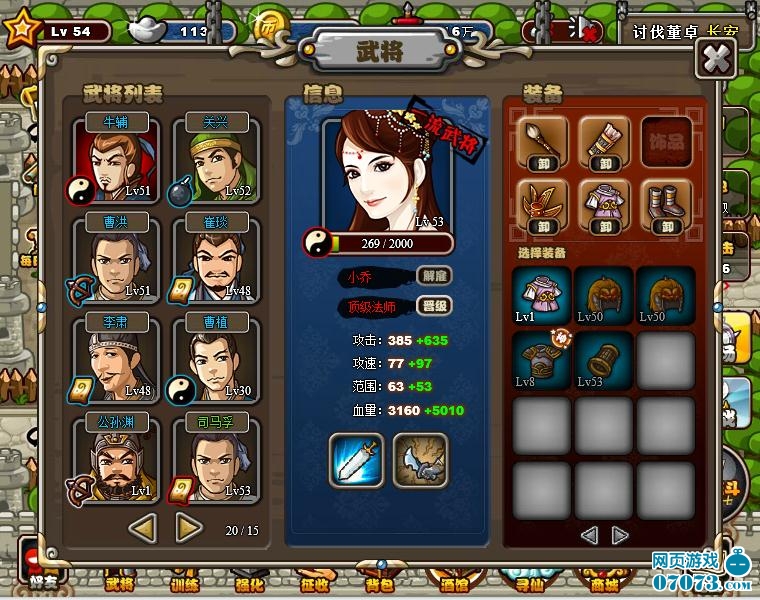The image size is (760, 600).
Task: Dismiss 小乔 with the 解雇 button
Action: pos(432,276)
